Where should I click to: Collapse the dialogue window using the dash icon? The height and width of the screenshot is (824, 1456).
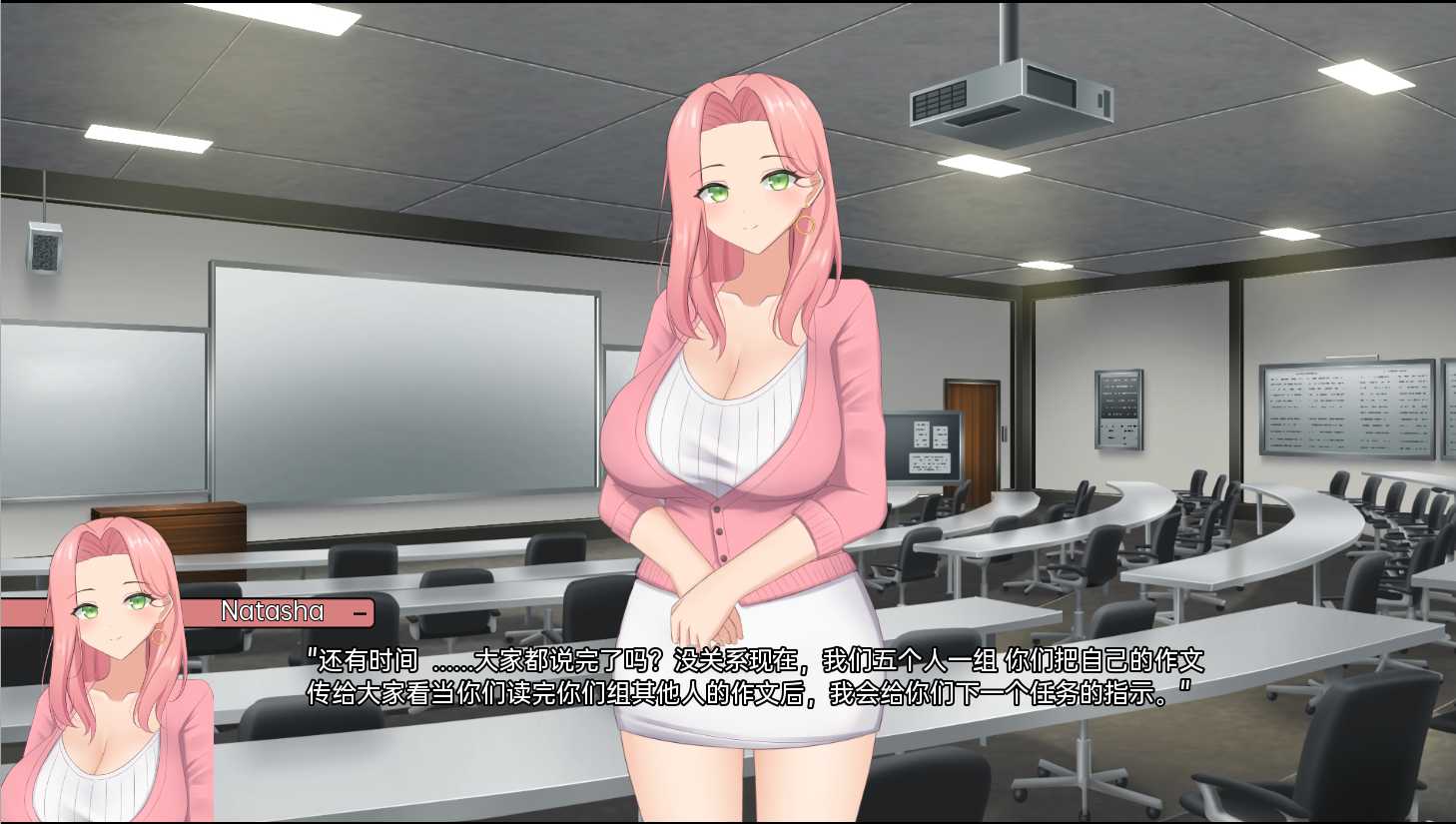(362, 611)
